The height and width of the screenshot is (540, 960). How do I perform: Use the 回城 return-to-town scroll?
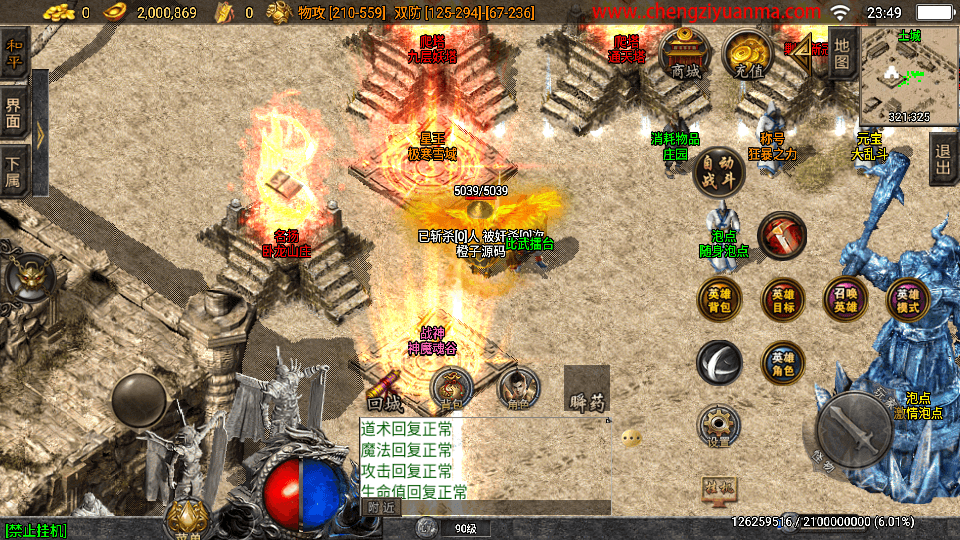coord(385,388)
